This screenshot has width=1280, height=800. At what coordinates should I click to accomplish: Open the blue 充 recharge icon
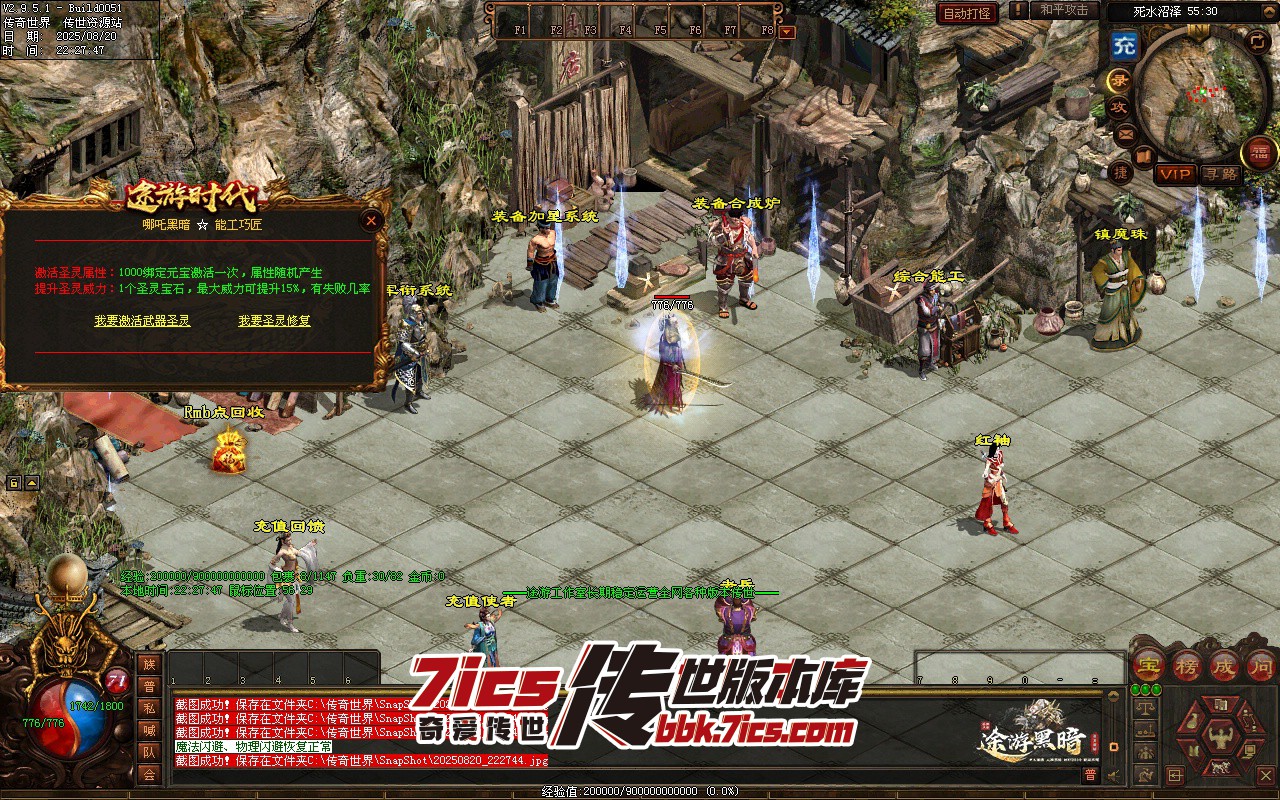tap(1124, 45)
